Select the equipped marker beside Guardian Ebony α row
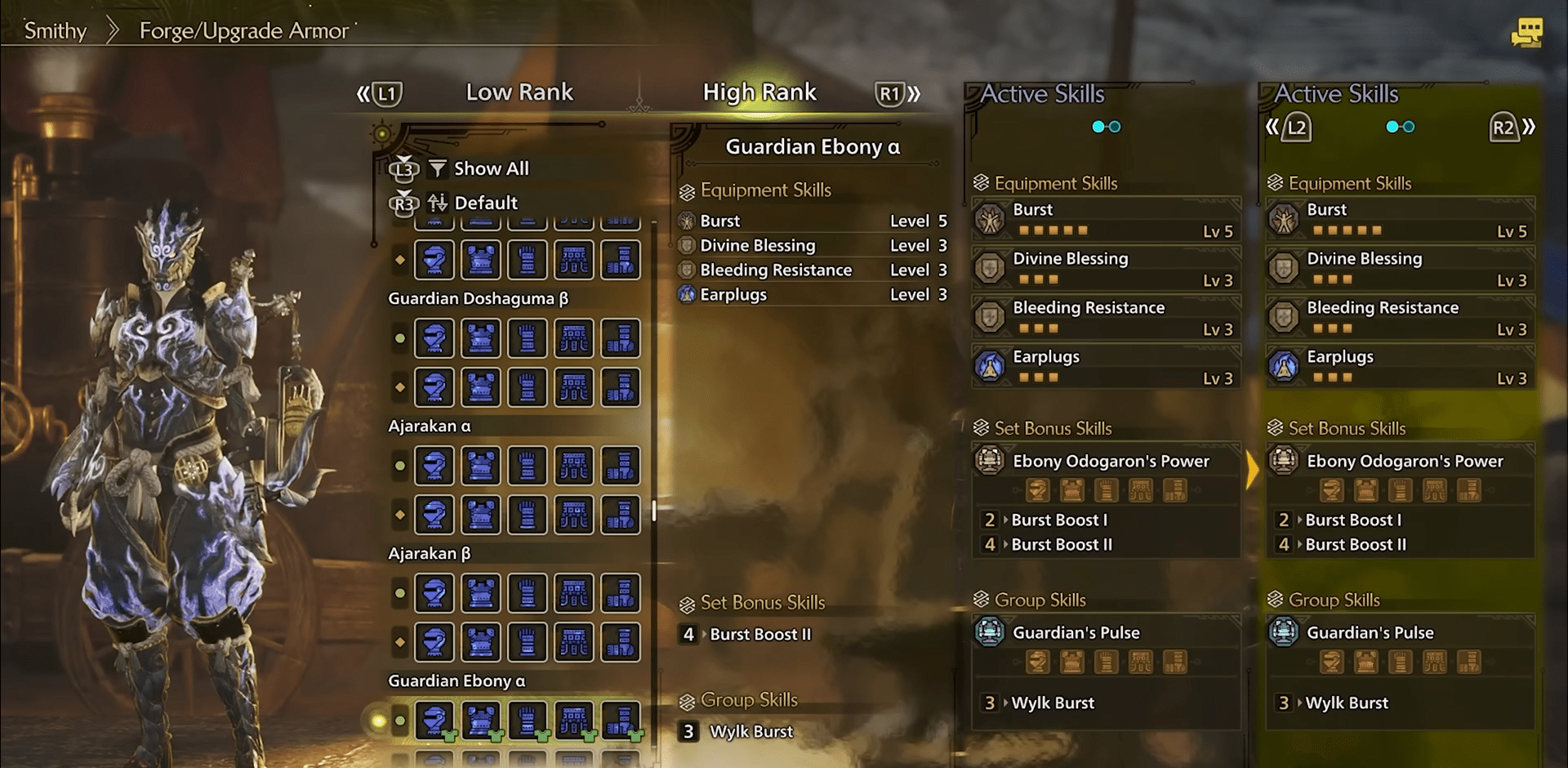1568x768 pixels. 399,720
